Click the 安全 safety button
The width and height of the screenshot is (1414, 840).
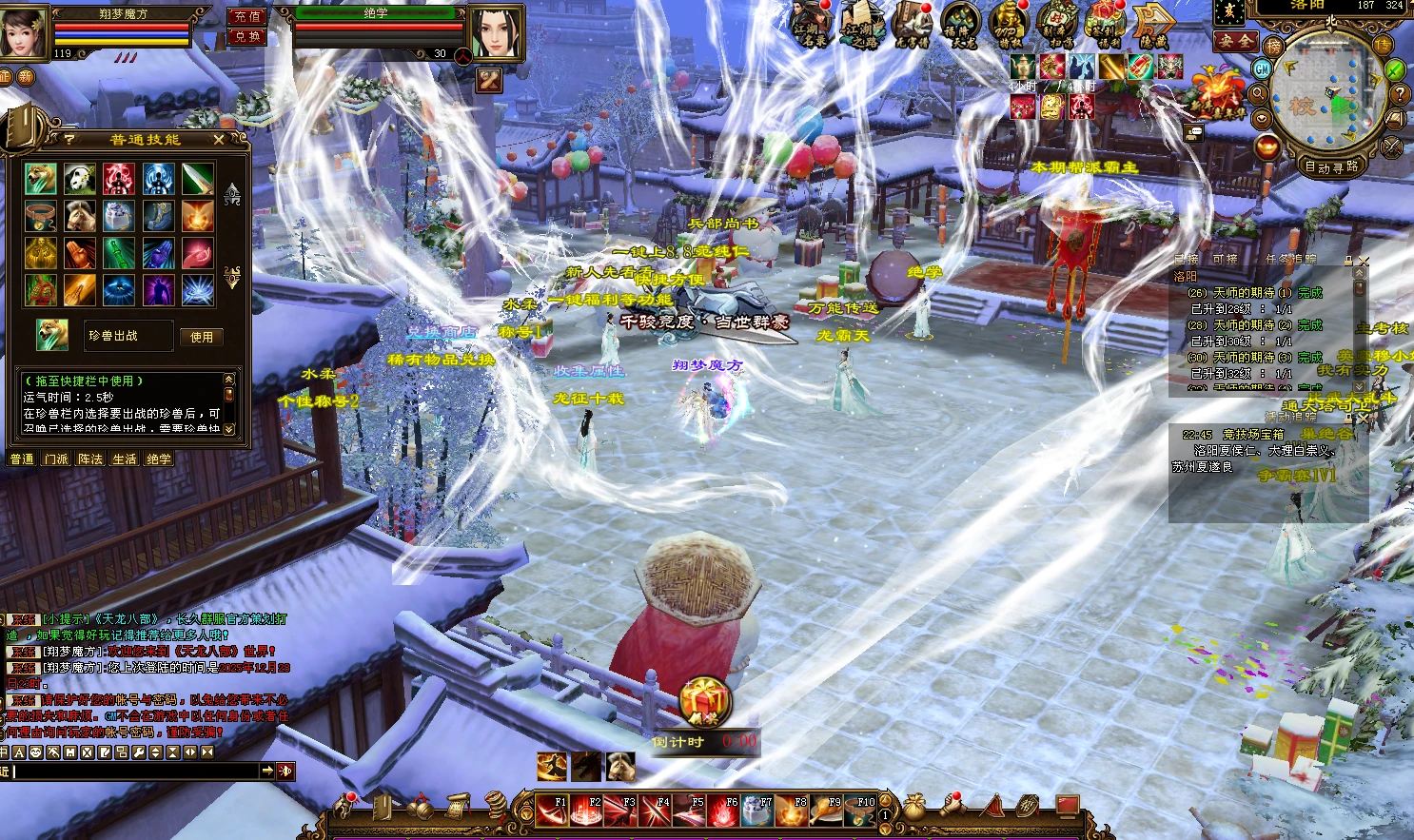click(1236, 41)
